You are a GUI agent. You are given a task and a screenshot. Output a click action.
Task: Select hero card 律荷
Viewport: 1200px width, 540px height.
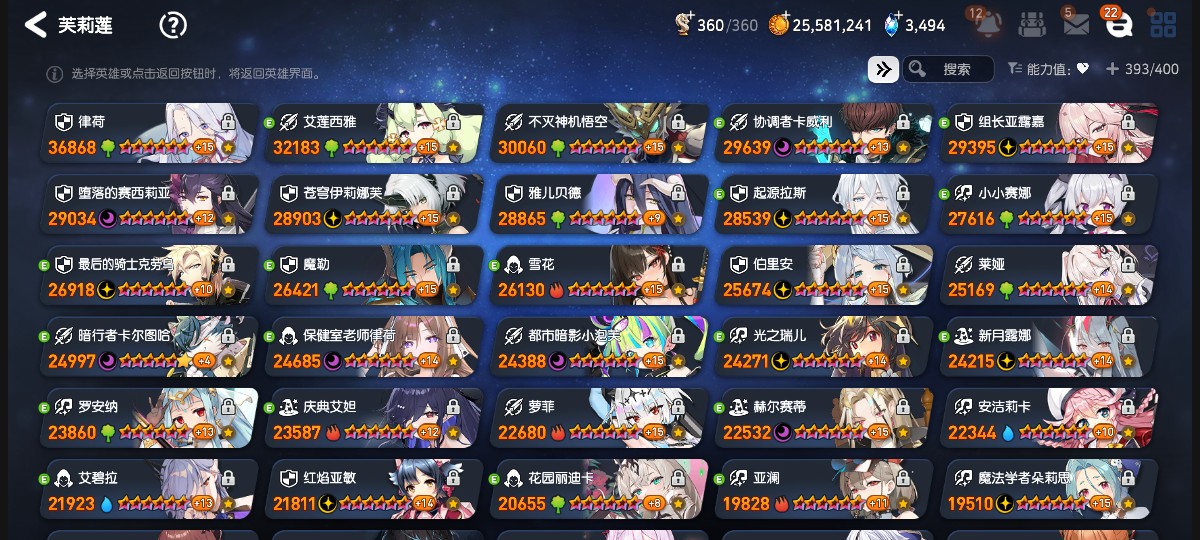(150, 134)
